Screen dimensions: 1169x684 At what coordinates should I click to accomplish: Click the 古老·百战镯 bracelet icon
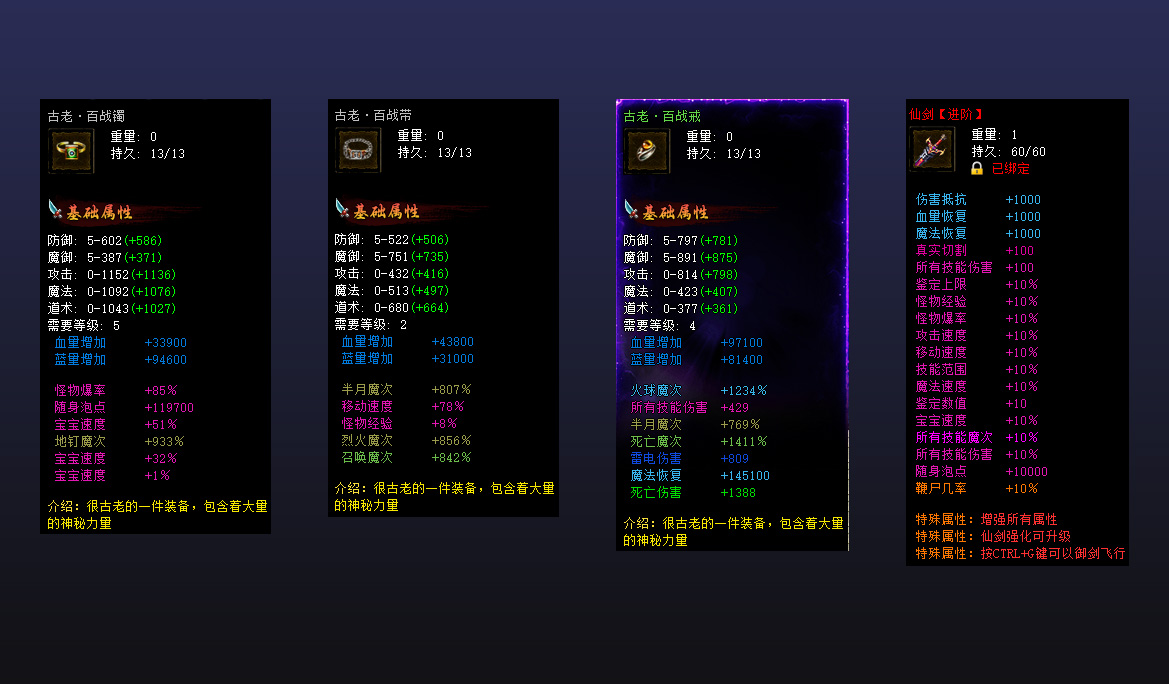coord(71,151)
